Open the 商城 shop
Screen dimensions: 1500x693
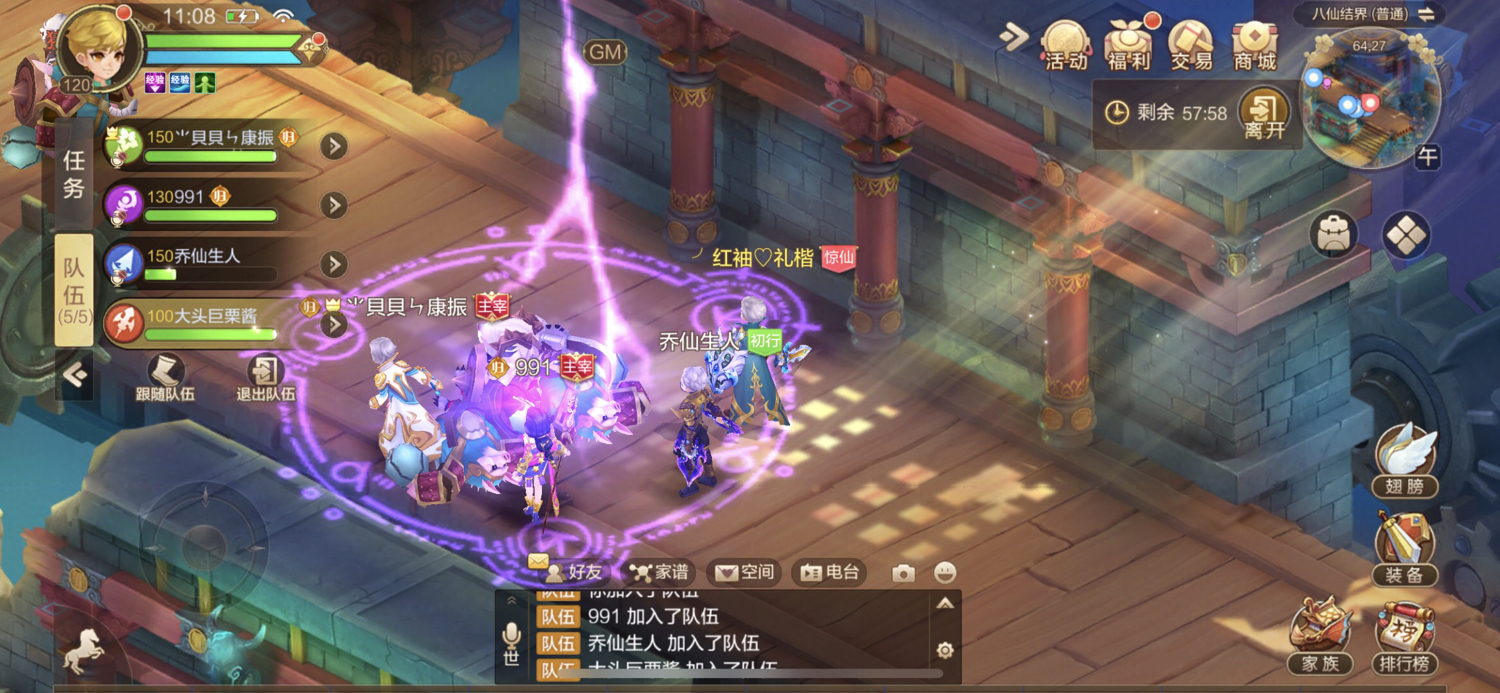(x=1254, y=46)
